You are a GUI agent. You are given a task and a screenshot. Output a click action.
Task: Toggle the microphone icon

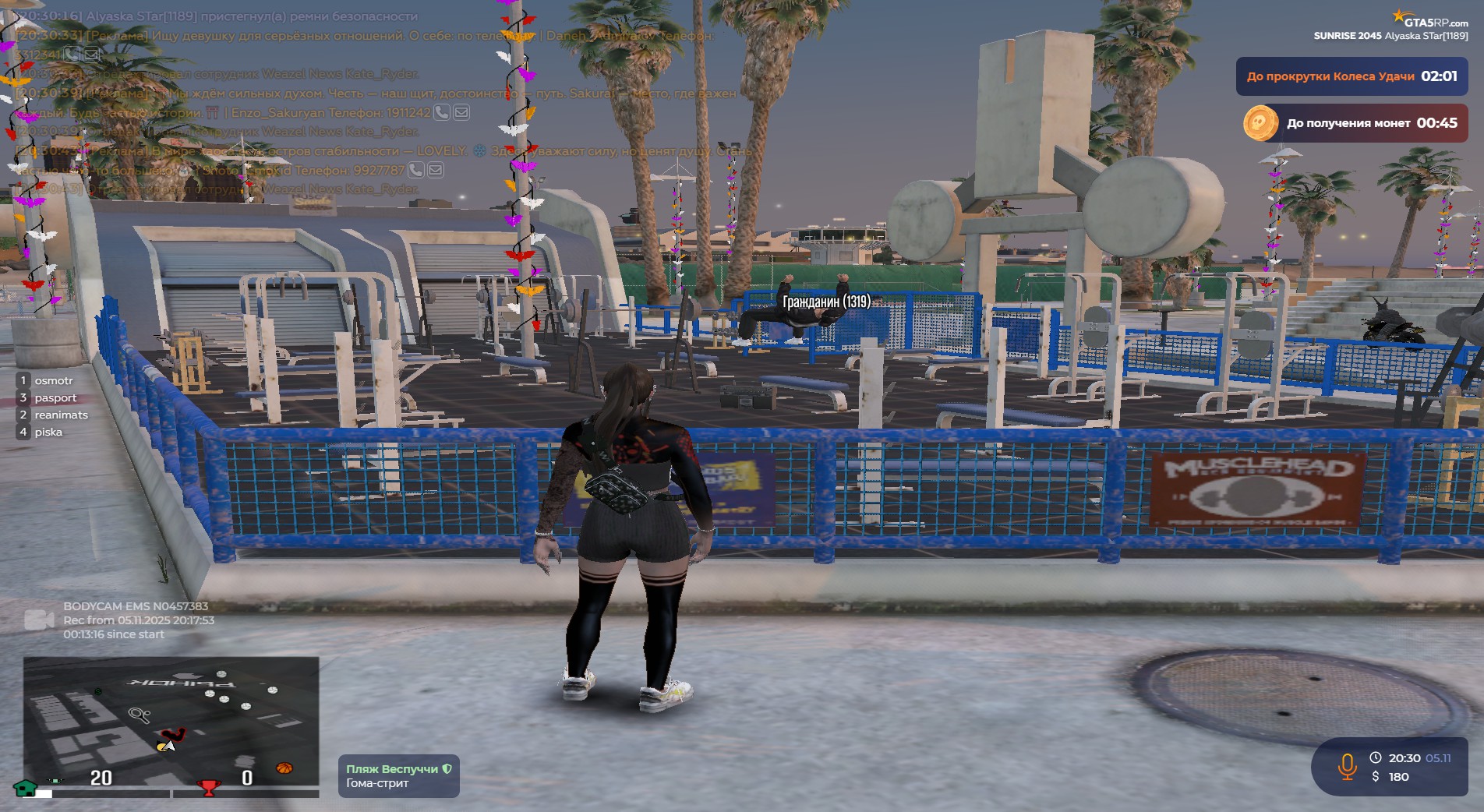[x=1347, y=767]
